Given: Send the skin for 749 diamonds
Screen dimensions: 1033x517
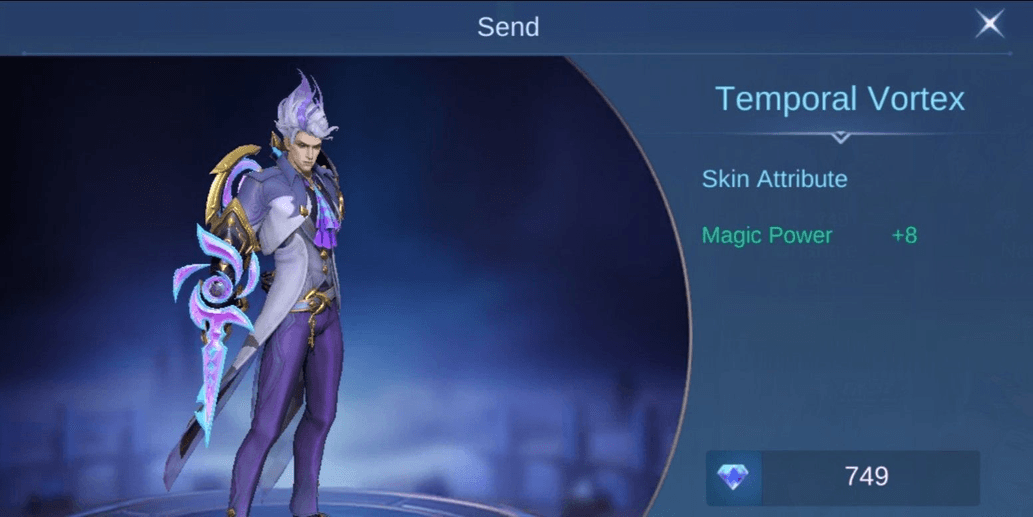Looking at the screenshot, I should point(843,477).
